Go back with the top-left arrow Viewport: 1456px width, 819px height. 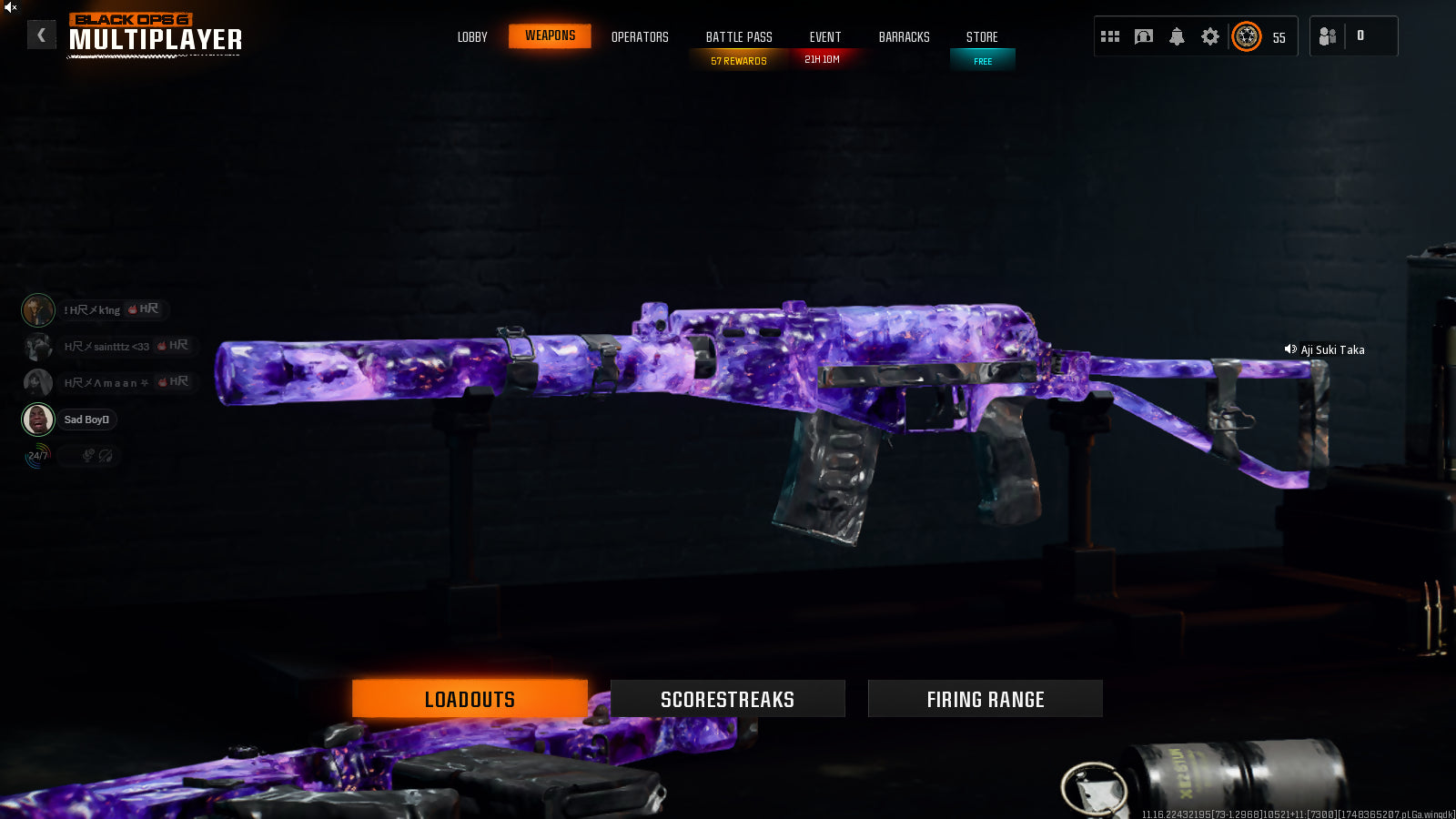click(41, 35)
